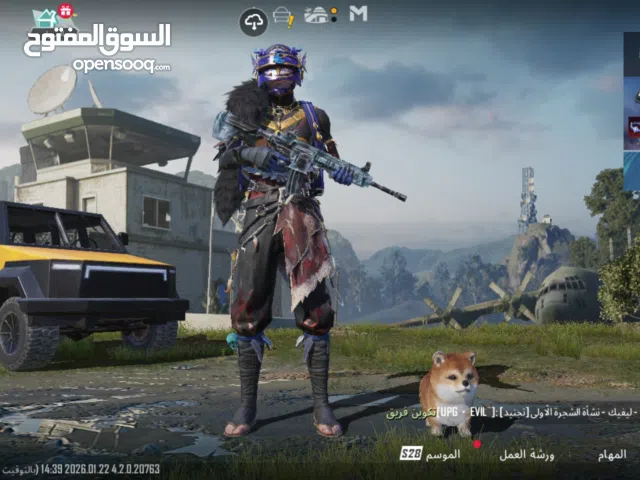The width and height of the screenshot is (640, 480).
Task: Open the team recruitment chat message line
Action: [x=510, y=413]
